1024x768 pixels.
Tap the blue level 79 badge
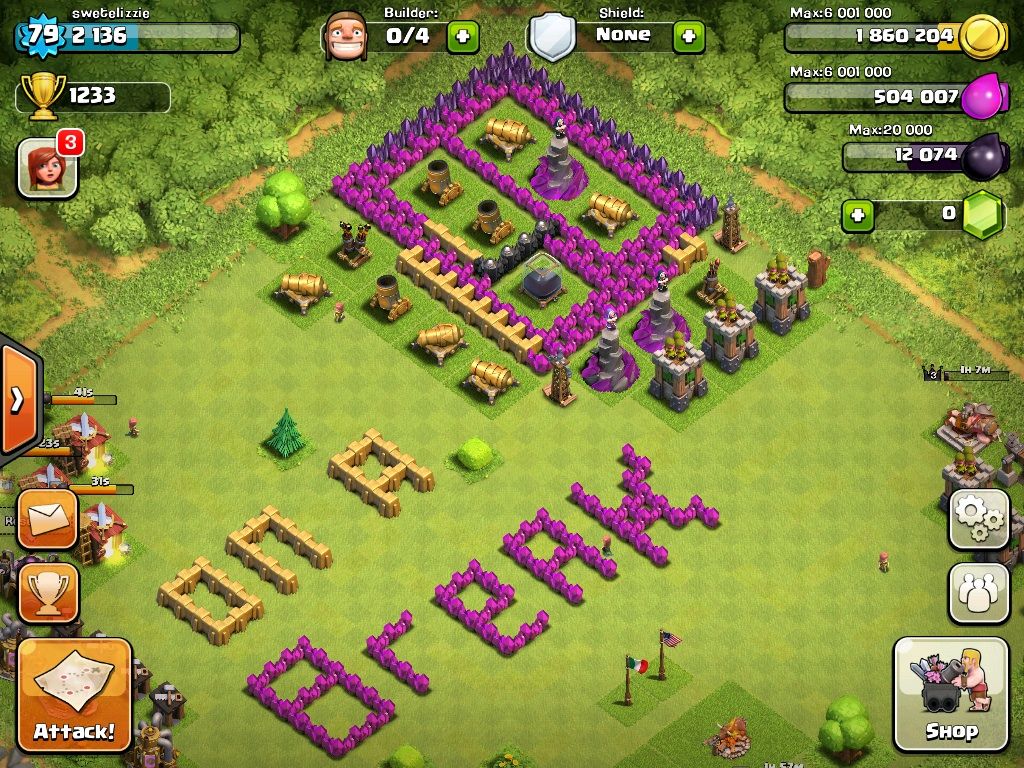[x=42, y=37]
